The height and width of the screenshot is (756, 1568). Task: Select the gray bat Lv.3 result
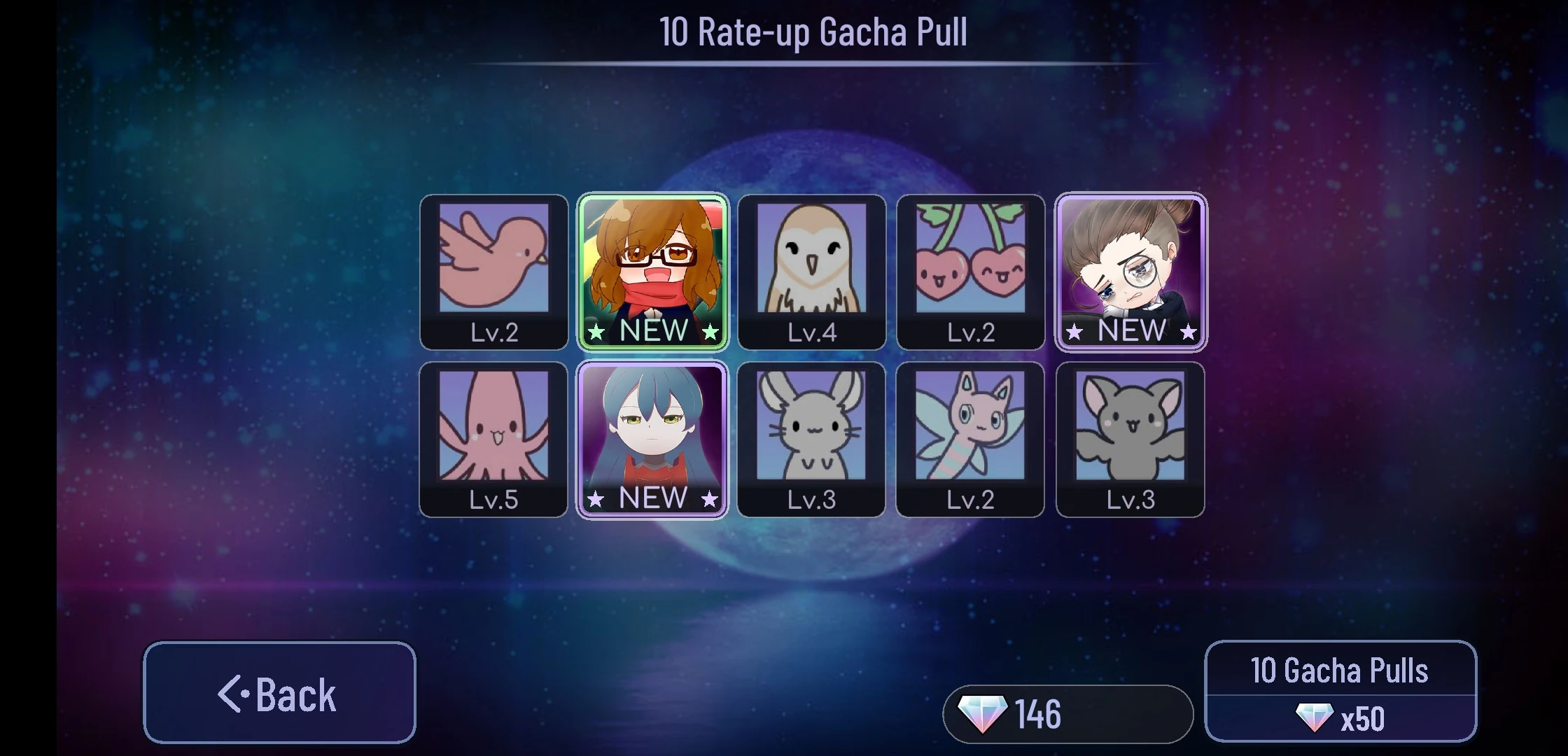1129,437
